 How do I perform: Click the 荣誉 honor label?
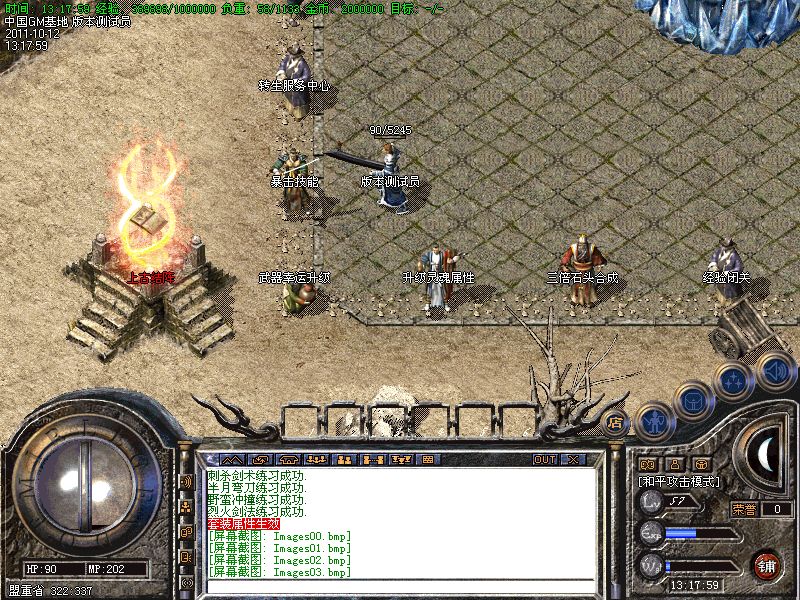click(x=744, y=508)
